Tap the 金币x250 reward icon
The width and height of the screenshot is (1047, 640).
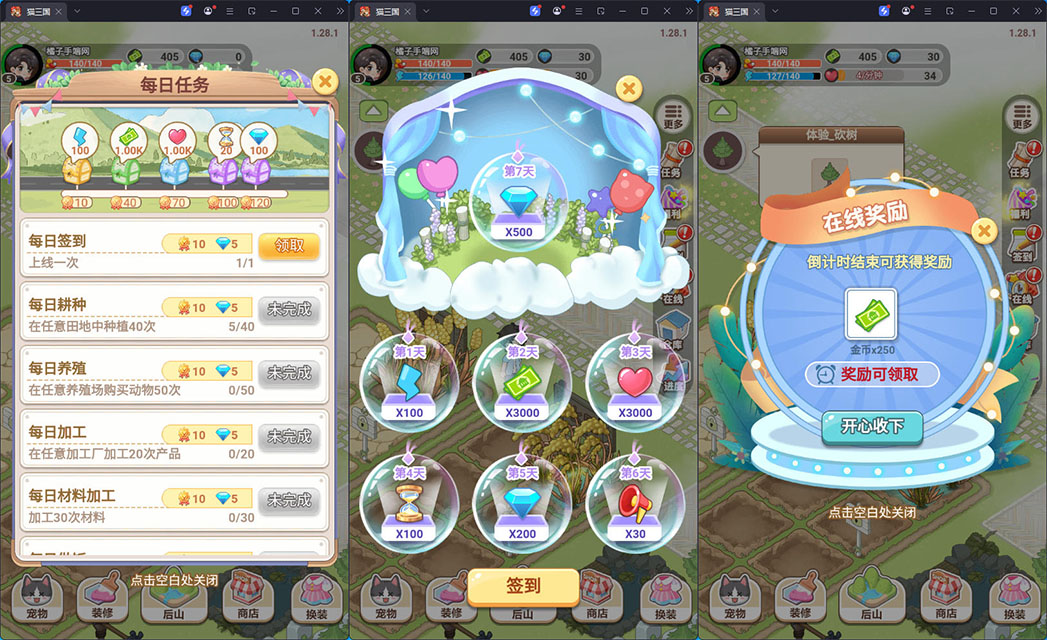click(873, 314)
